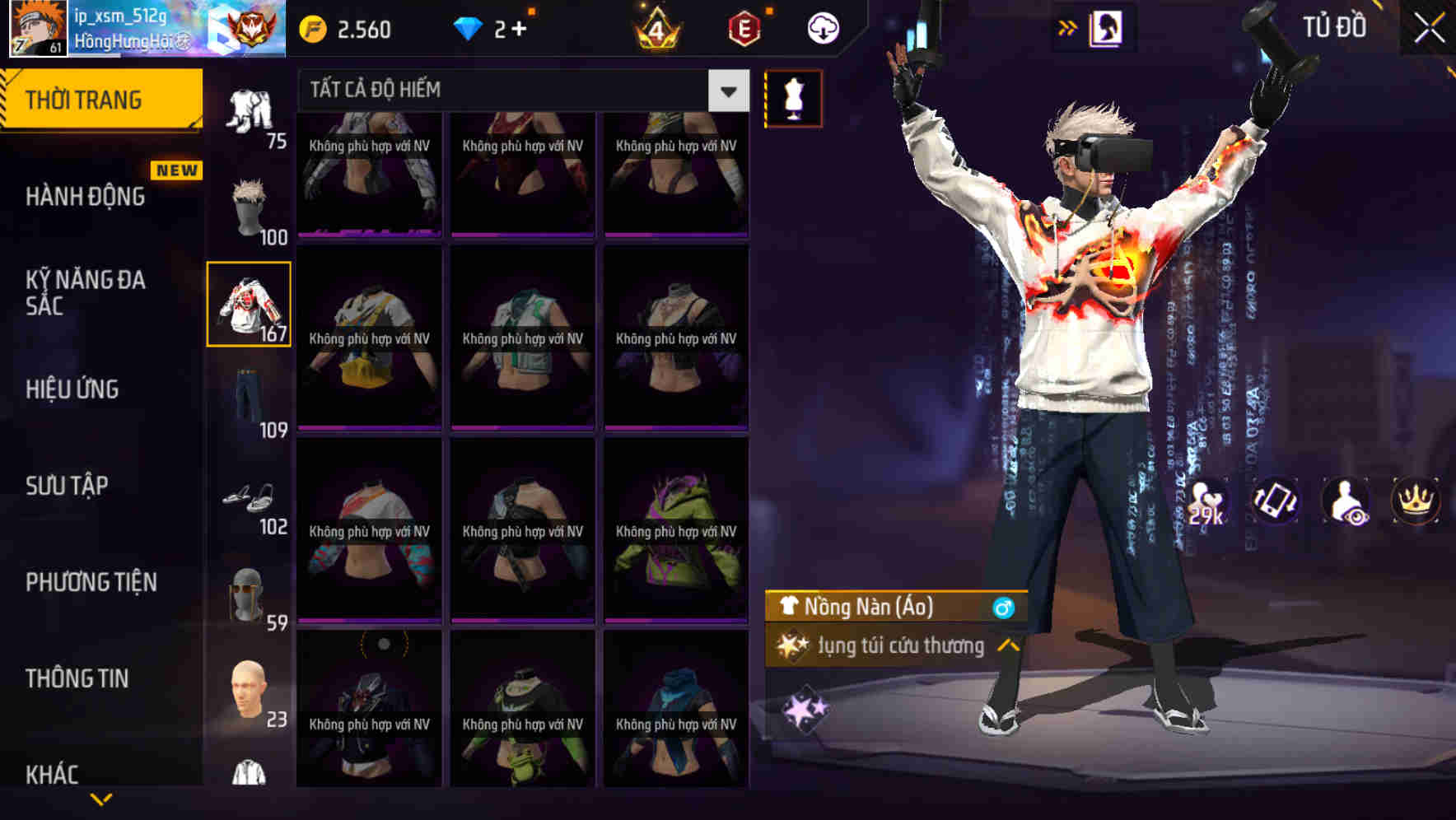The width and height of the screenshot is (1456, 820).
Task: Select a 'Không phù hợp với NV' shirt thumbnail
Action: (x=368, y=175)
